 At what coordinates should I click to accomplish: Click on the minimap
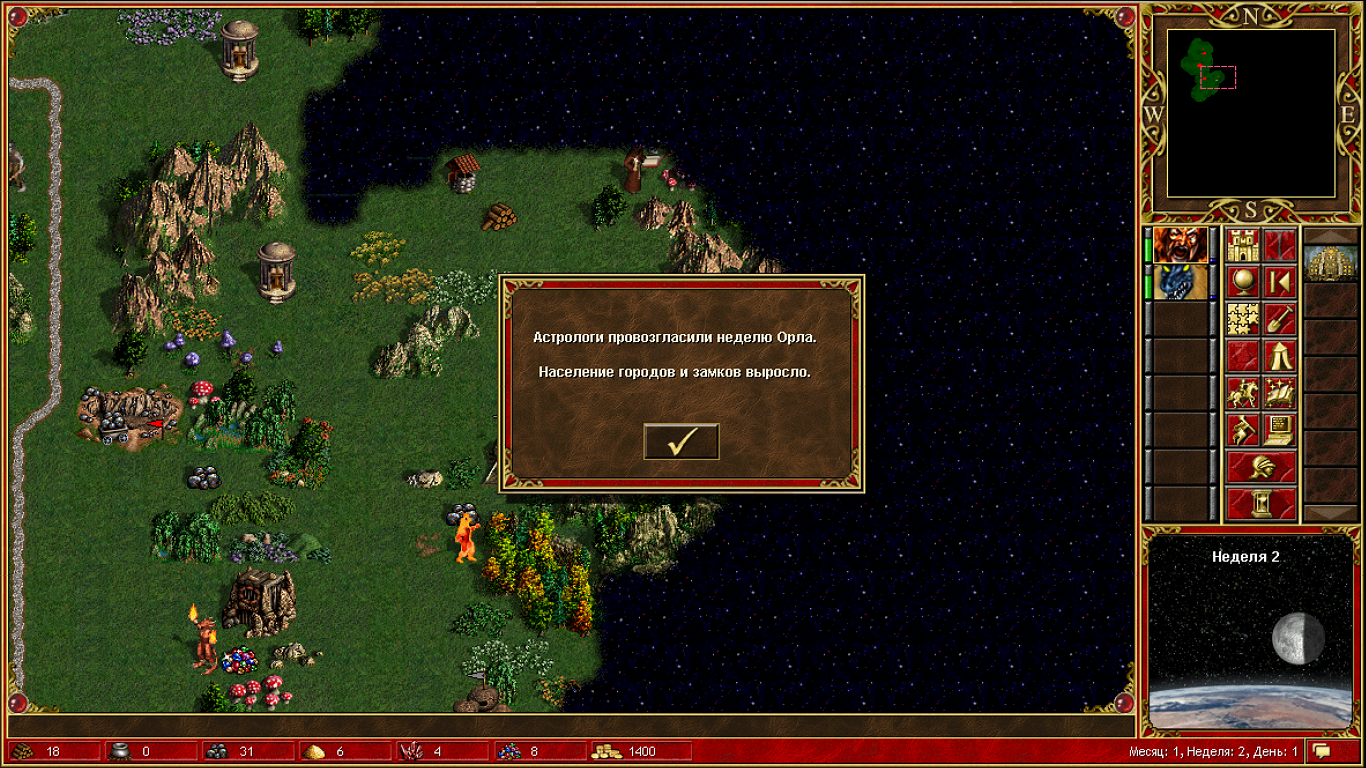pyautogui.click(x=1250, y=112)
